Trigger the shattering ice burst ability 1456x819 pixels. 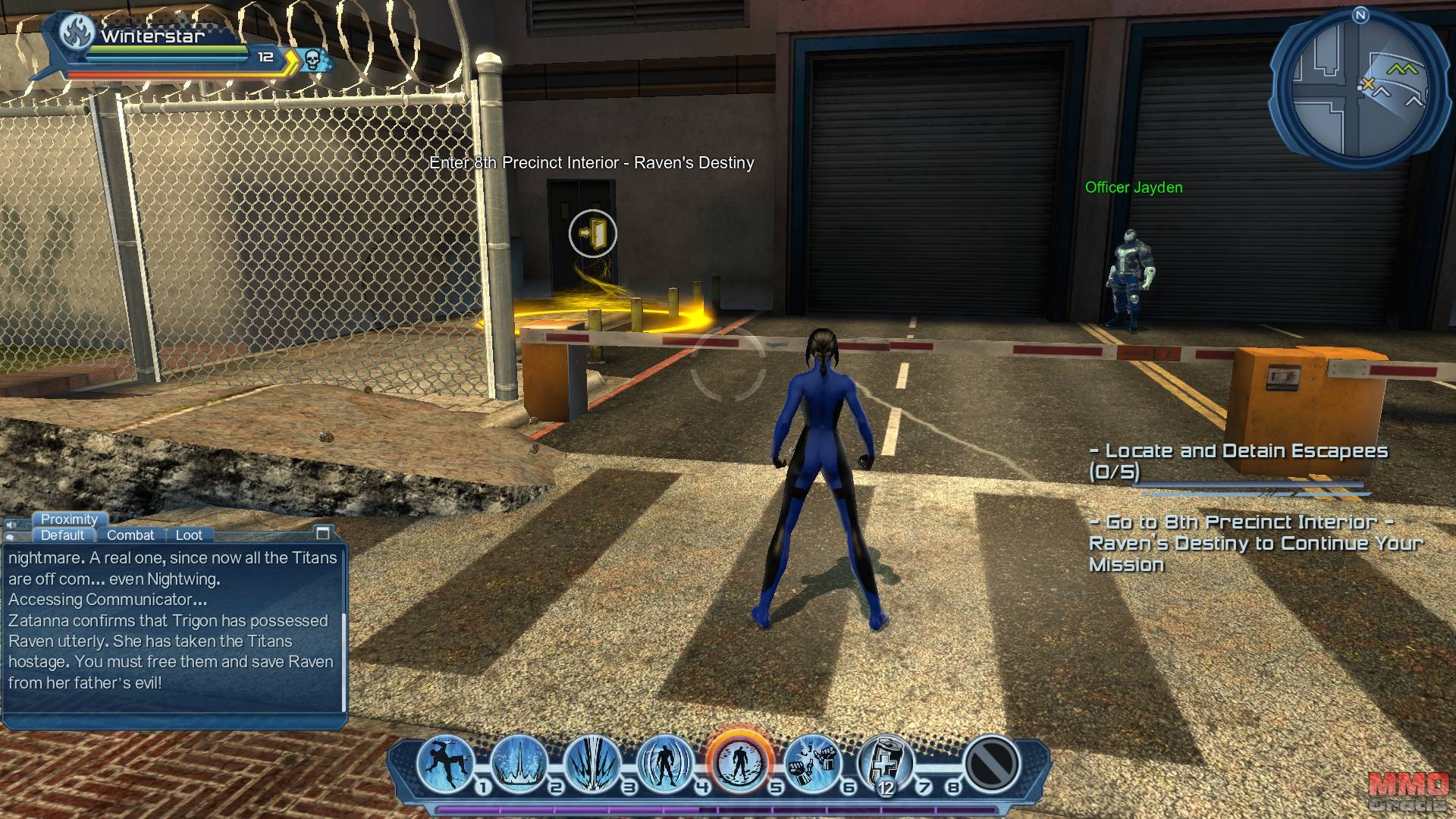[591, 761]
